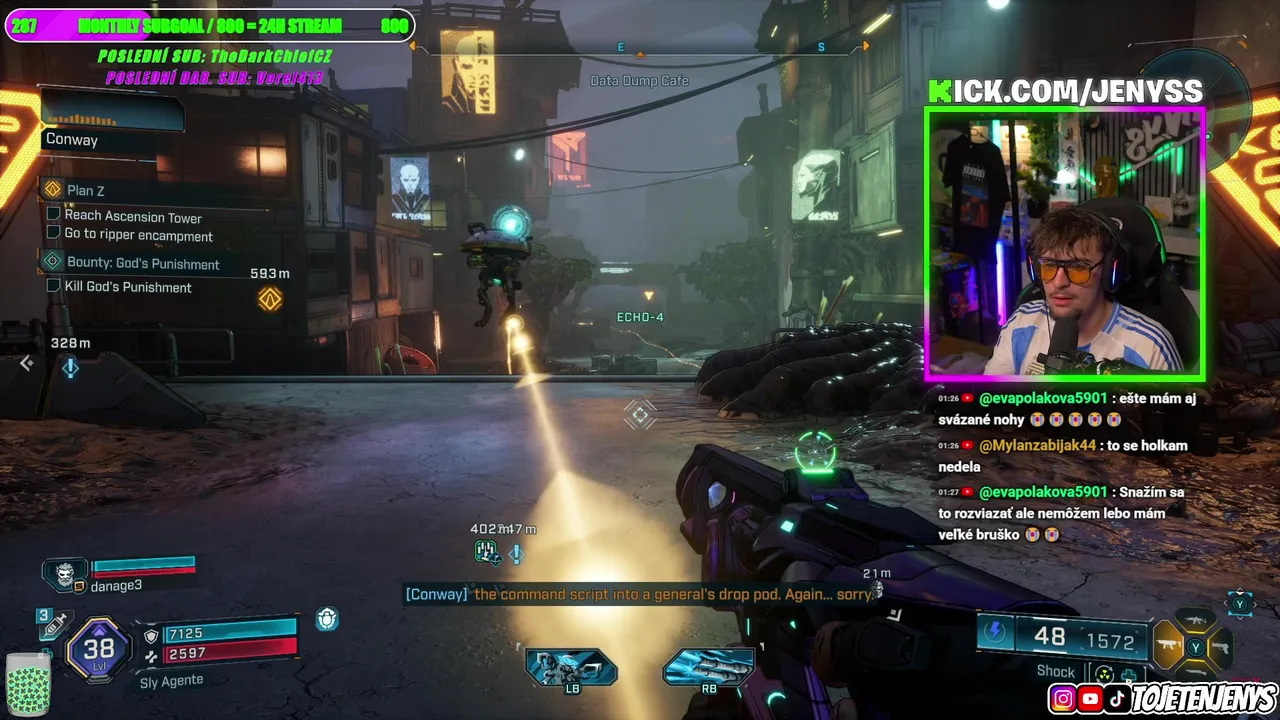Open the Instagram icon on the overlay
The width and height of the screenshot is (1280, 720).
point(1063,699)
